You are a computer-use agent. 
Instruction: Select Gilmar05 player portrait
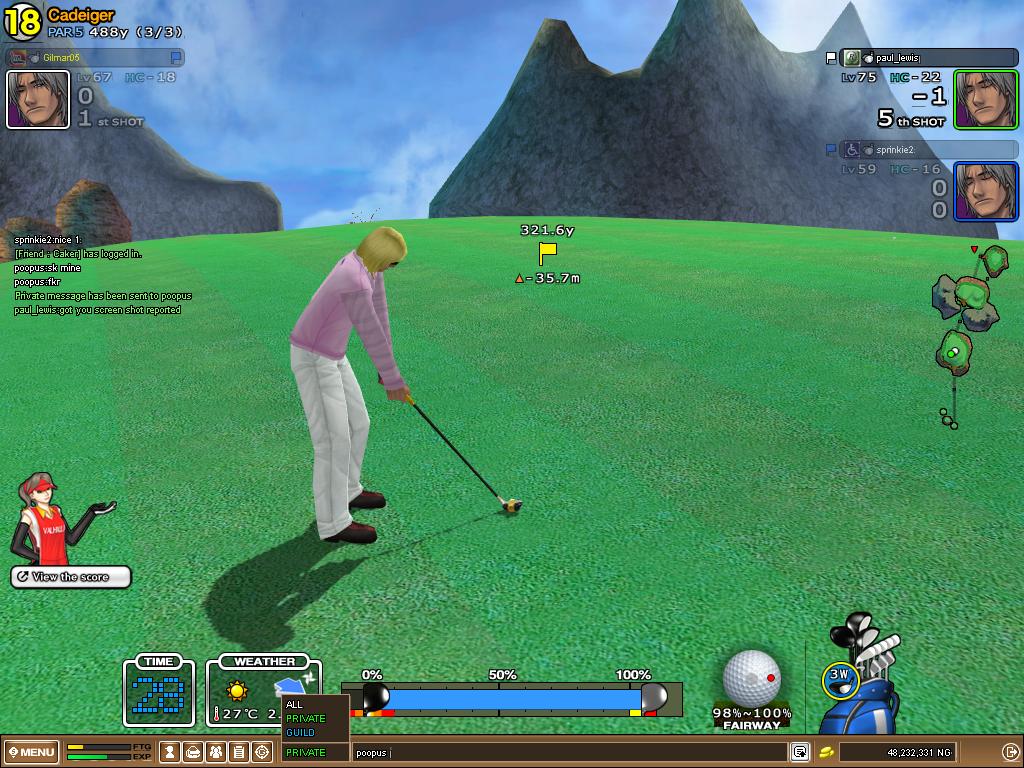click(x=38, y=99)
